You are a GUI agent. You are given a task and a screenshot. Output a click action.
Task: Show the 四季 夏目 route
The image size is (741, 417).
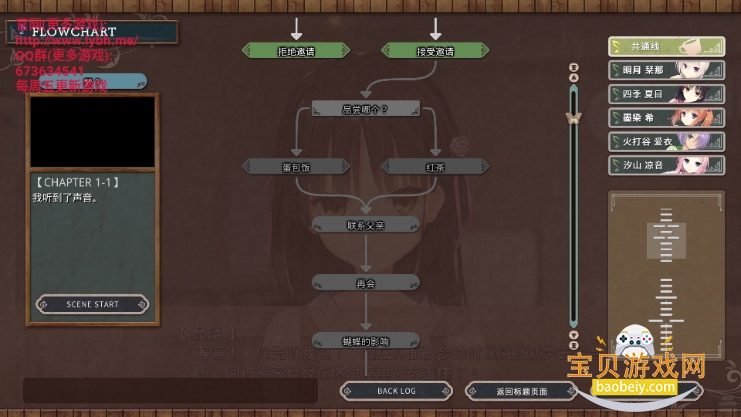click(x=666, y=94)
